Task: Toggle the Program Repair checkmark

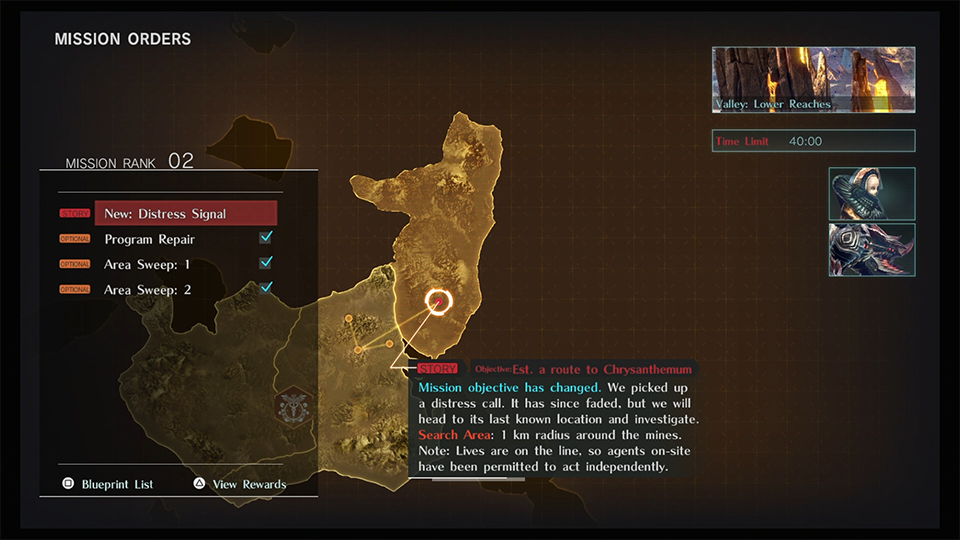Action: coord(266,238)
